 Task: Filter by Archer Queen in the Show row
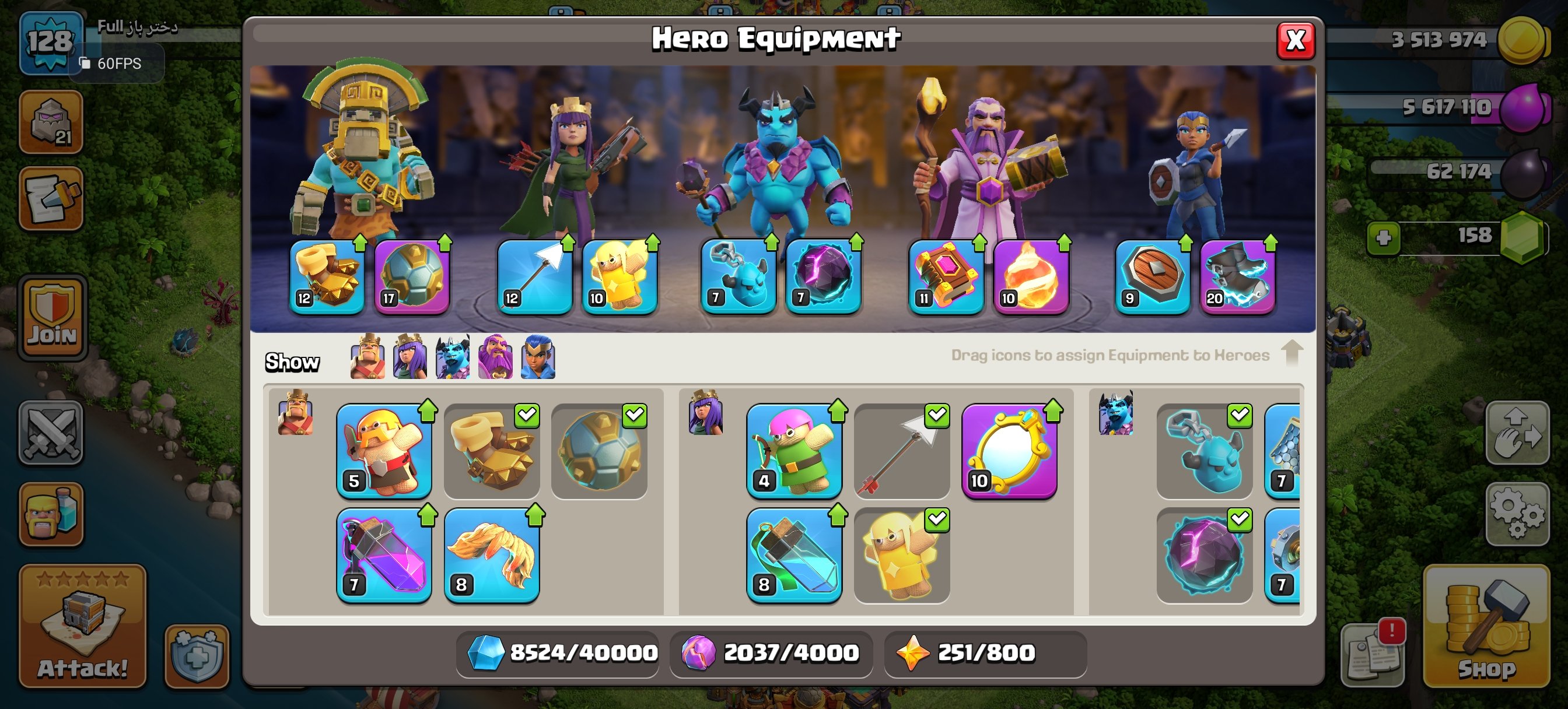point(409,358)
